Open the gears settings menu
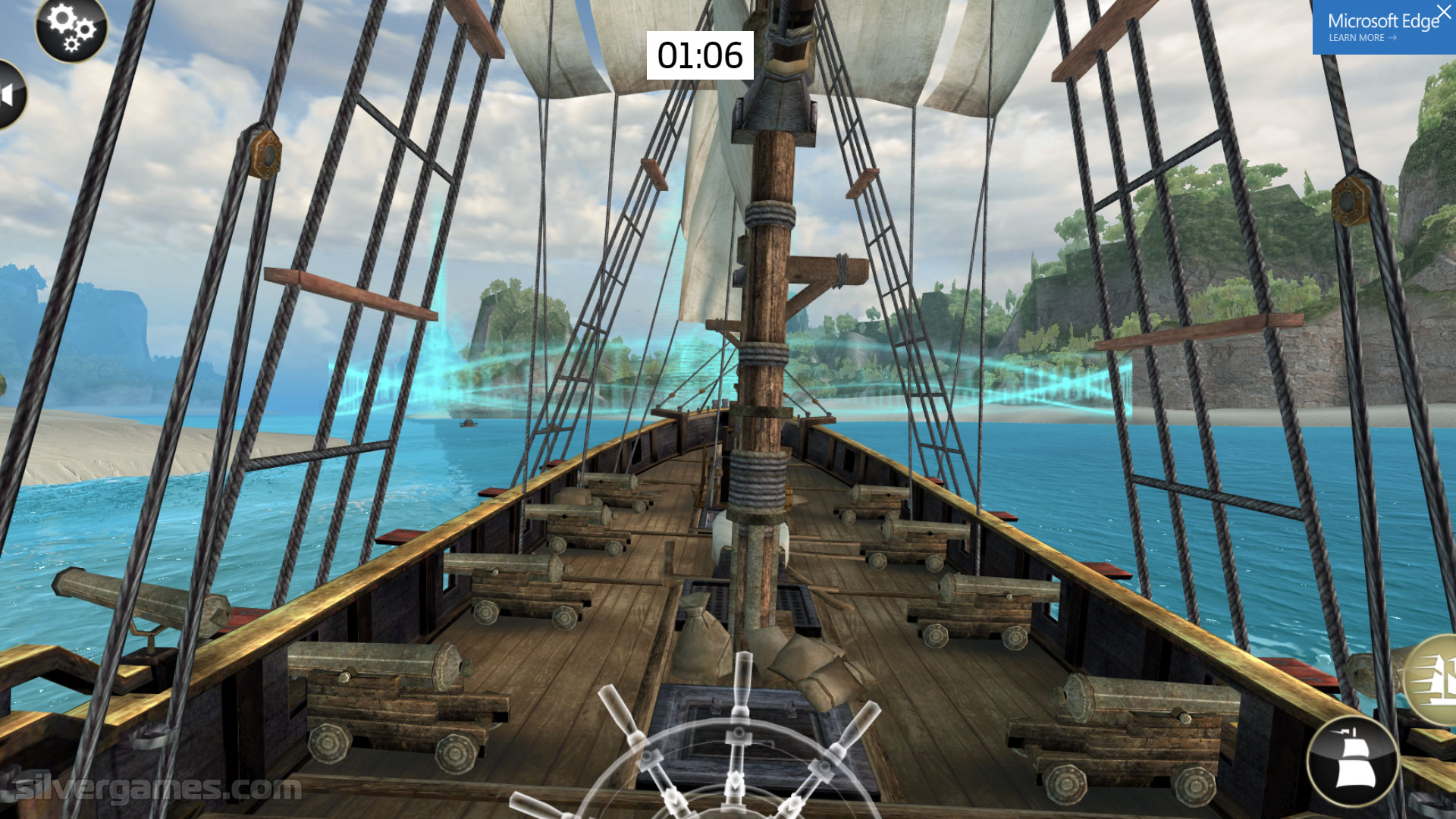Viewport: 1456px width, 819px height. [71, 29]
